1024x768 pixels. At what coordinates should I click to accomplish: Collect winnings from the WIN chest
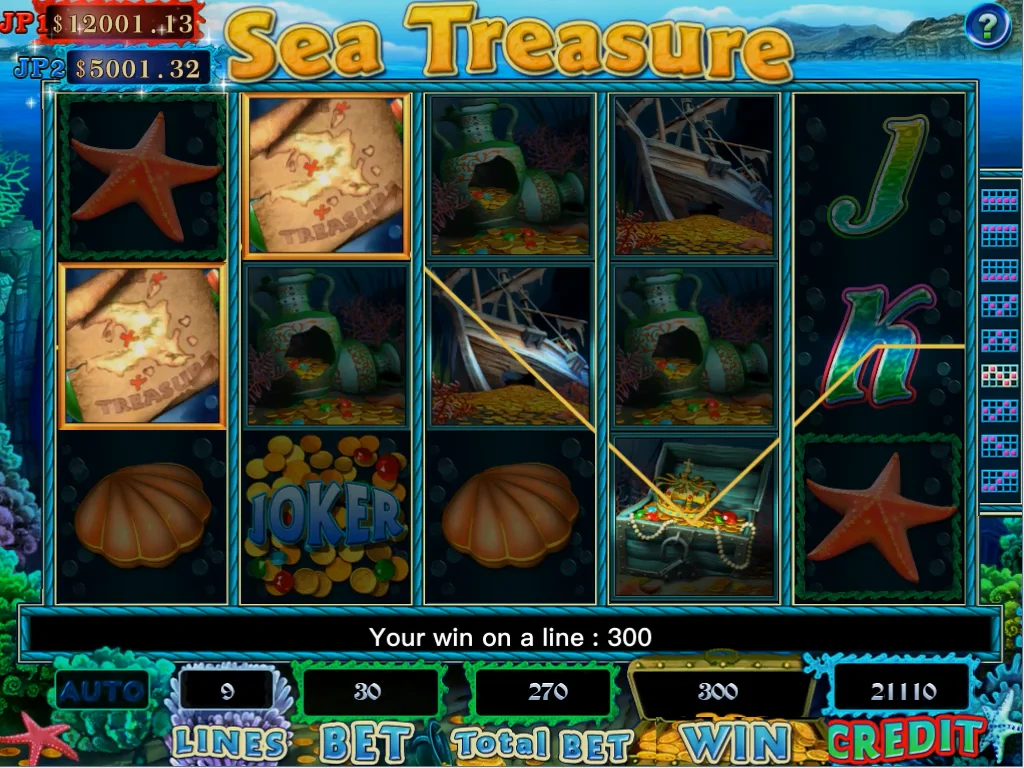pos(717,692)
